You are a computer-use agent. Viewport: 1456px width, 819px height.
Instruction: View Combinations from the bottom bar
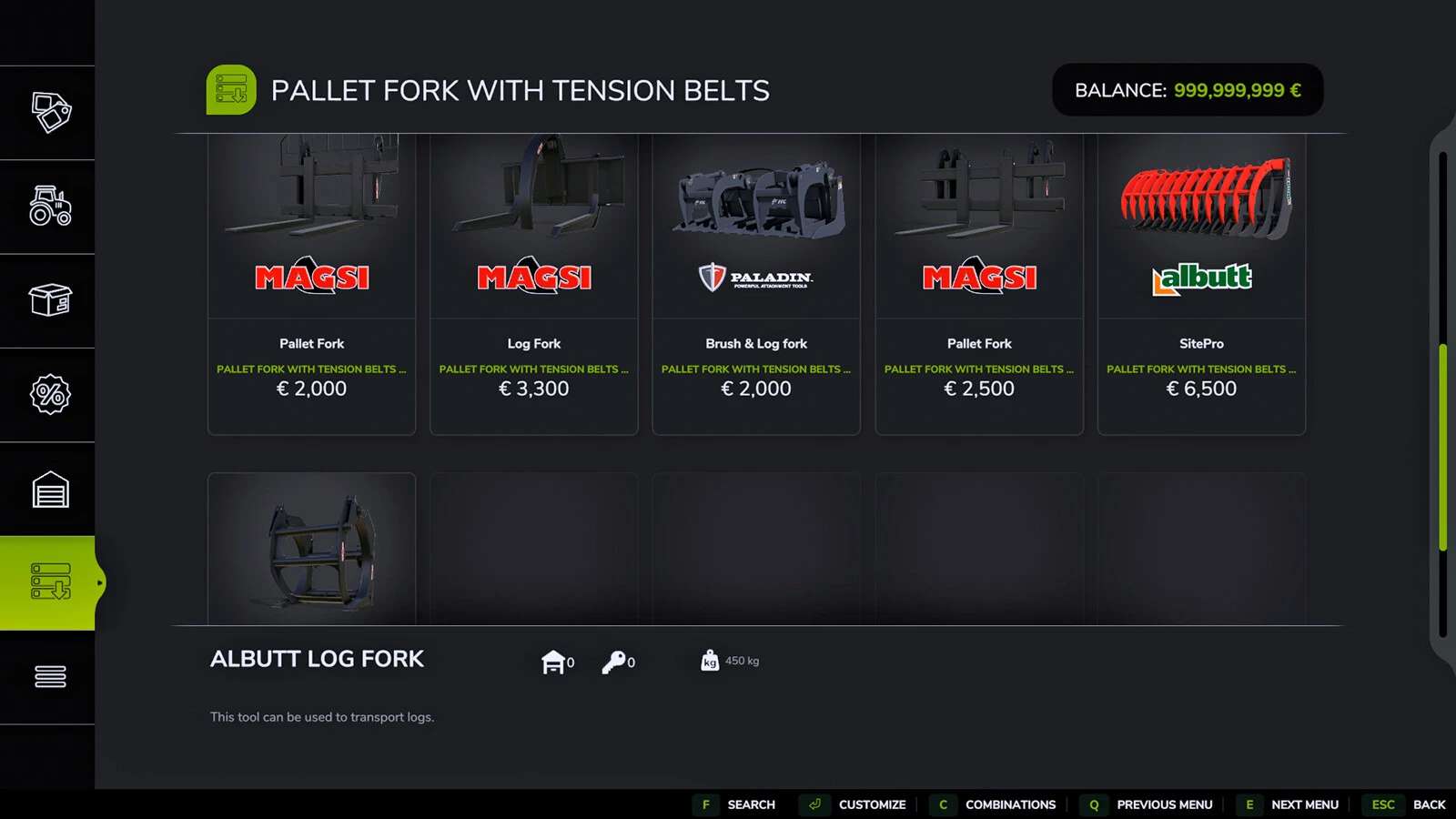(1010, 804)
